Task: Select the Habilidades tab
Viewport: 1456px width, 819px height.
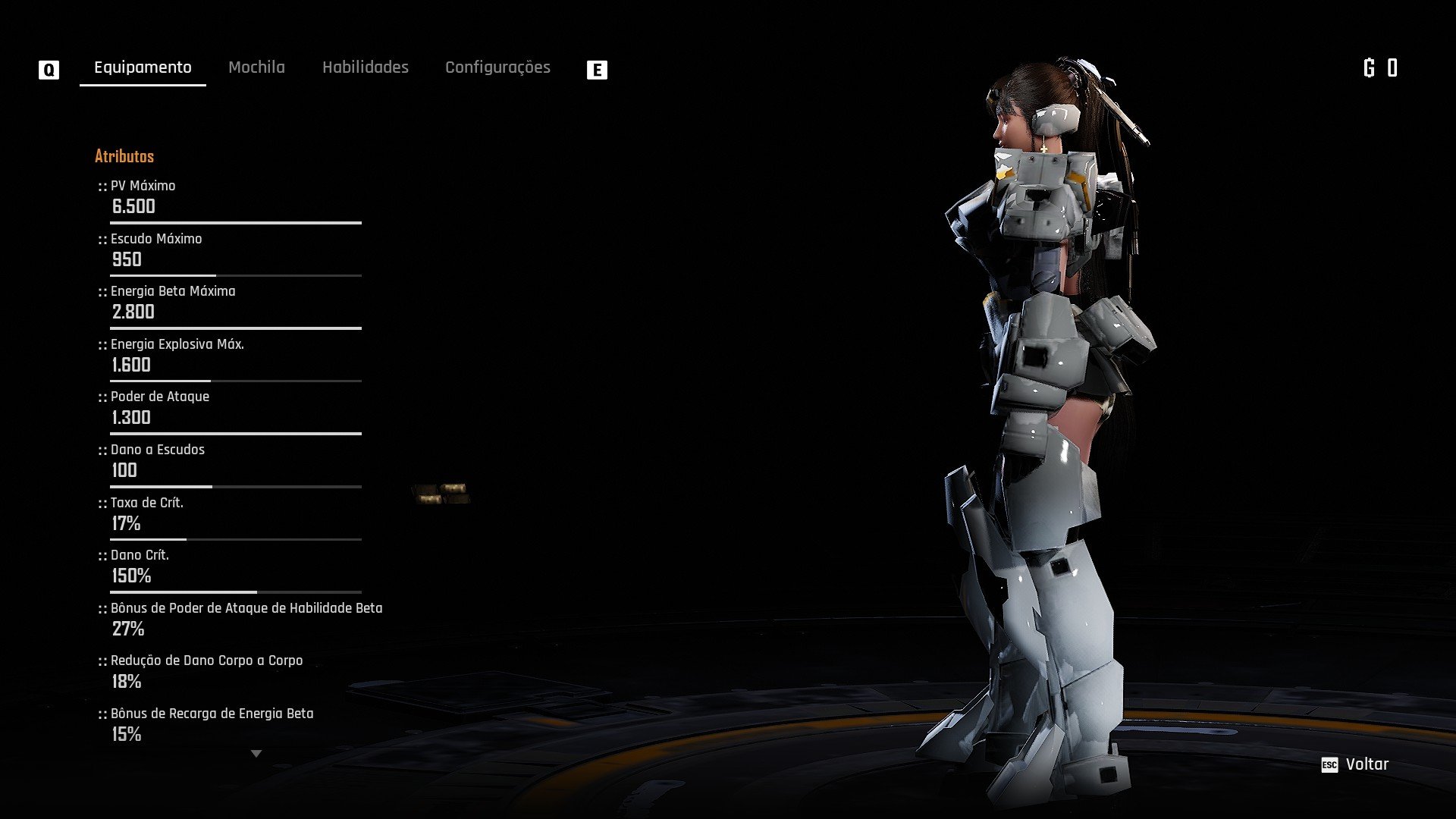Action: 365,67
